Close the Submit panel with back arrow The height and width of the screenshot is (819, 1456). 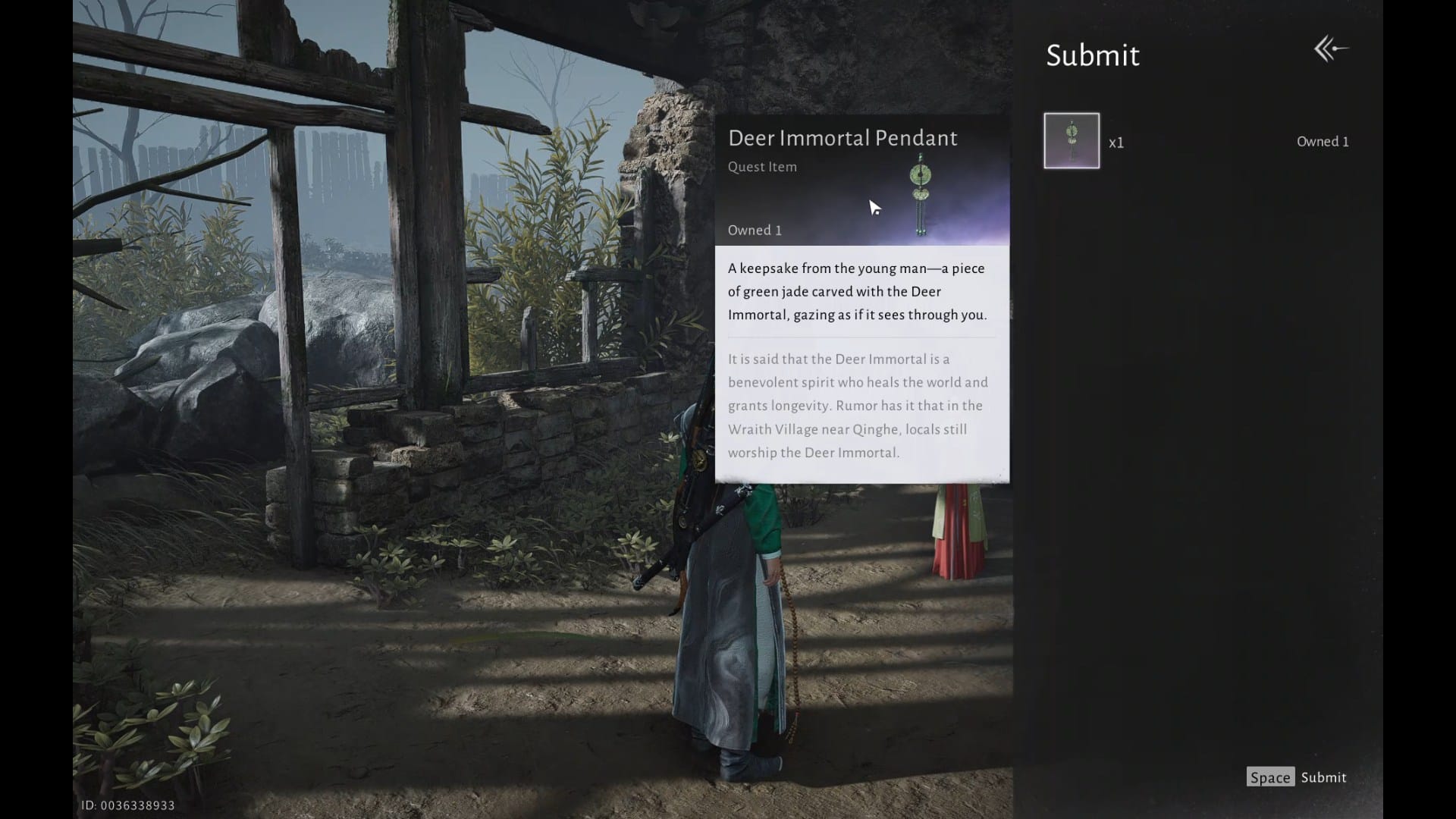point(1330,50)
